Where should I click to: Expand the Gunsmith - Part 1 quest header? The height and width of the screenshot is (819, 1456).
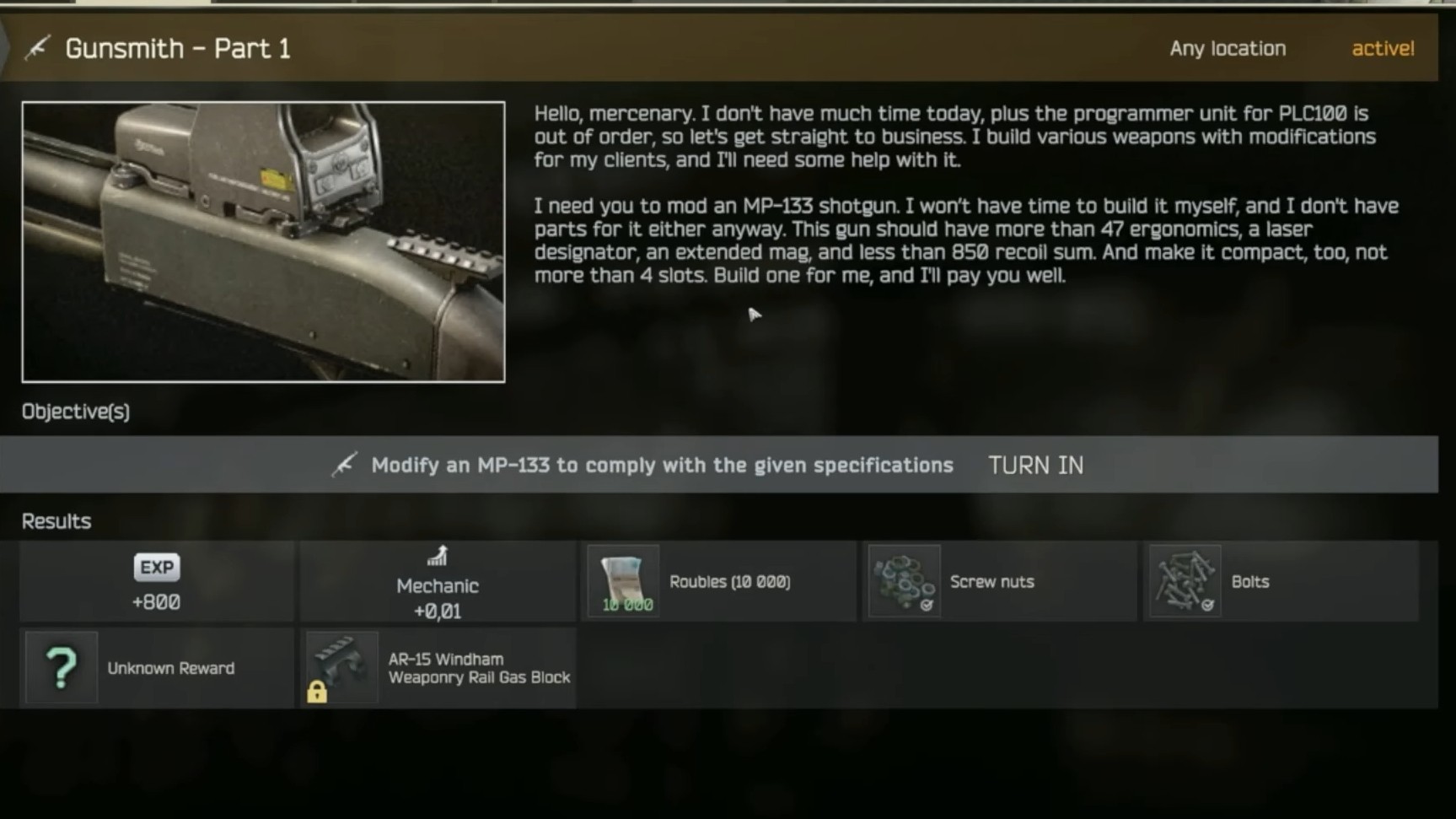point(179,48)
